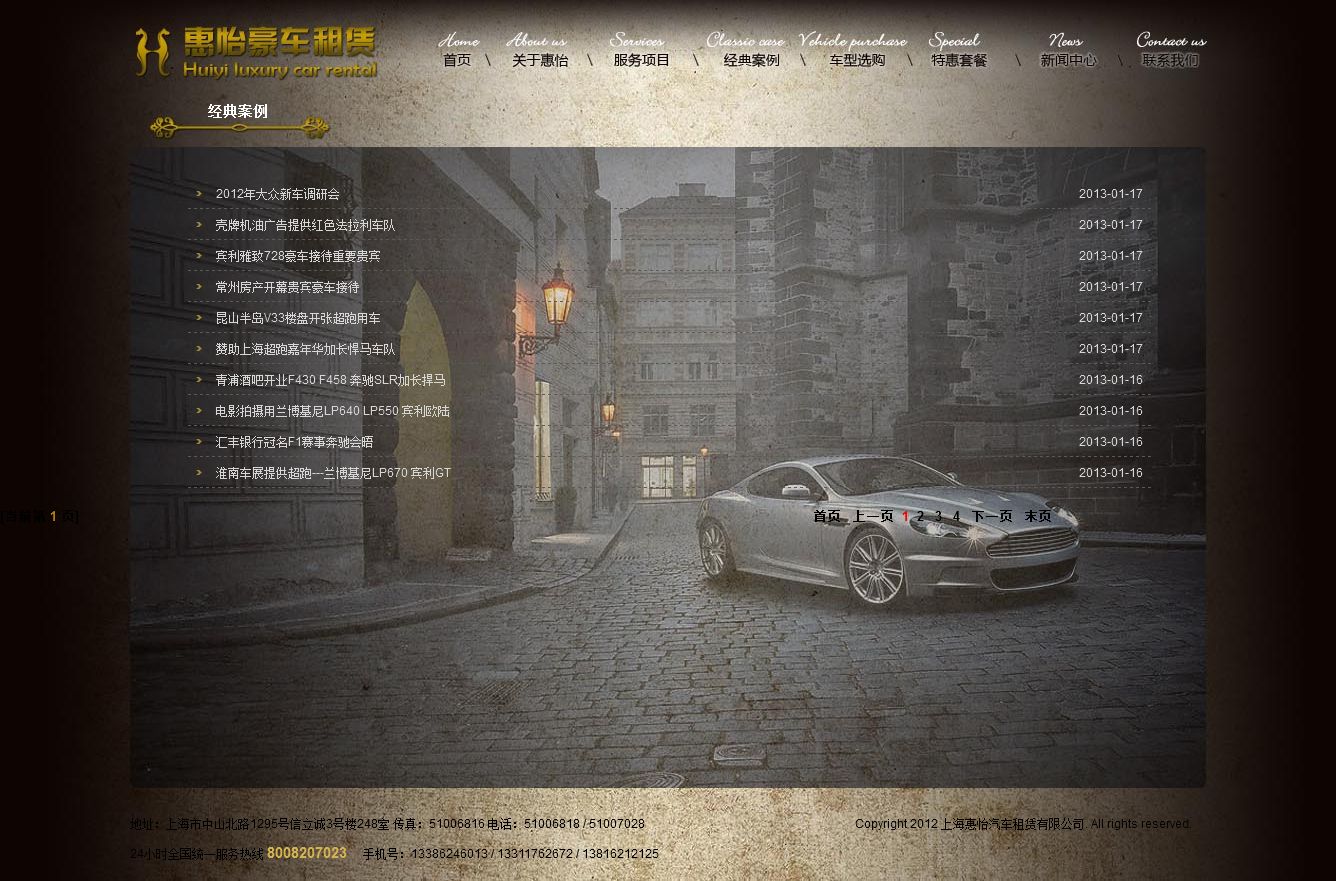Image resolution: width=1336 pixels, height=881 pixels.
Task: Open 壳牌机油广告提供红色法拉利车队 entry
Action: [305, 226]
